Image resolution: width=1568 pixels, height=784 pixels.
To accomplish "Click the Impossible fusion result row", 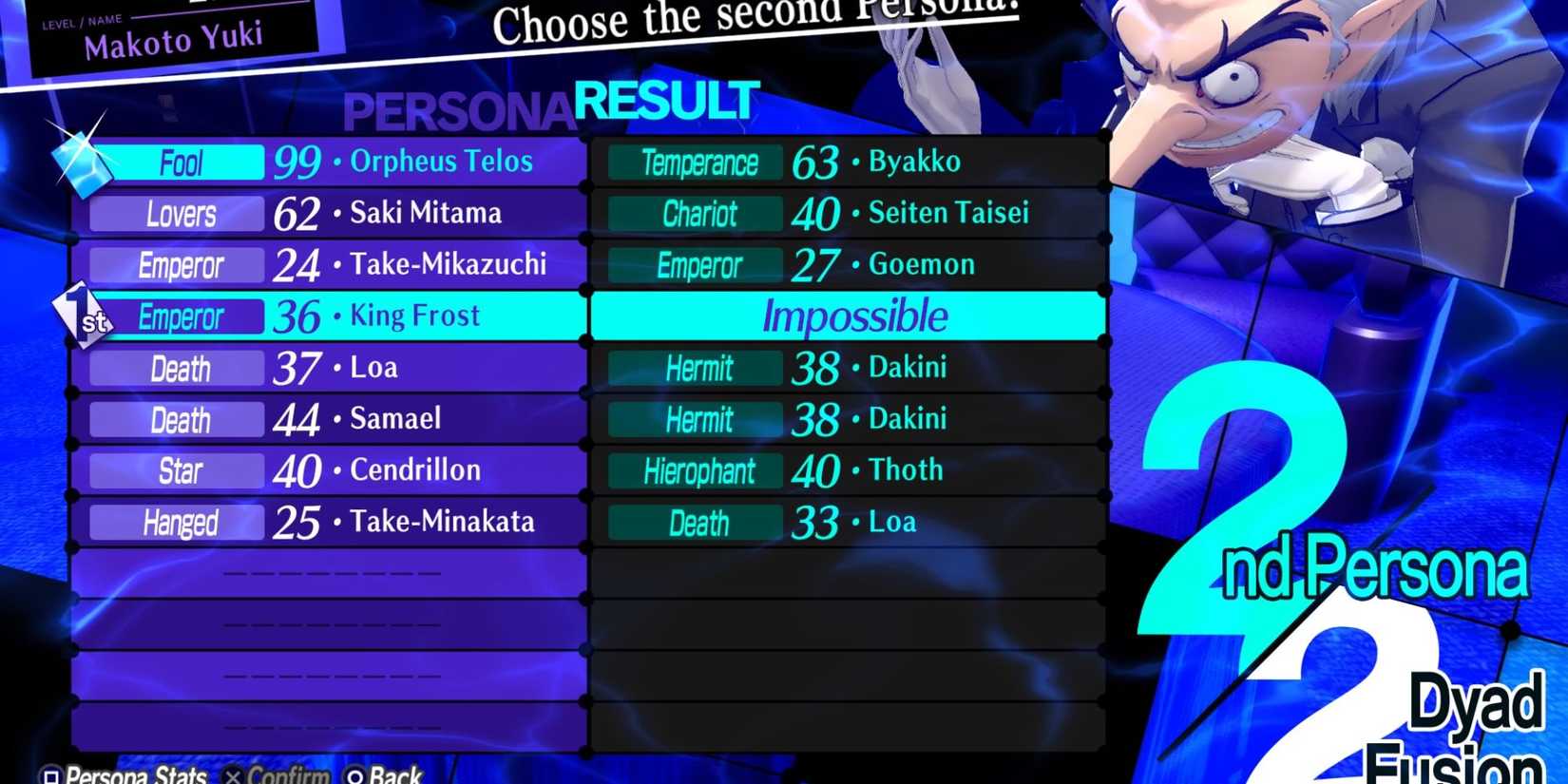I will click(x=851, y=316).
